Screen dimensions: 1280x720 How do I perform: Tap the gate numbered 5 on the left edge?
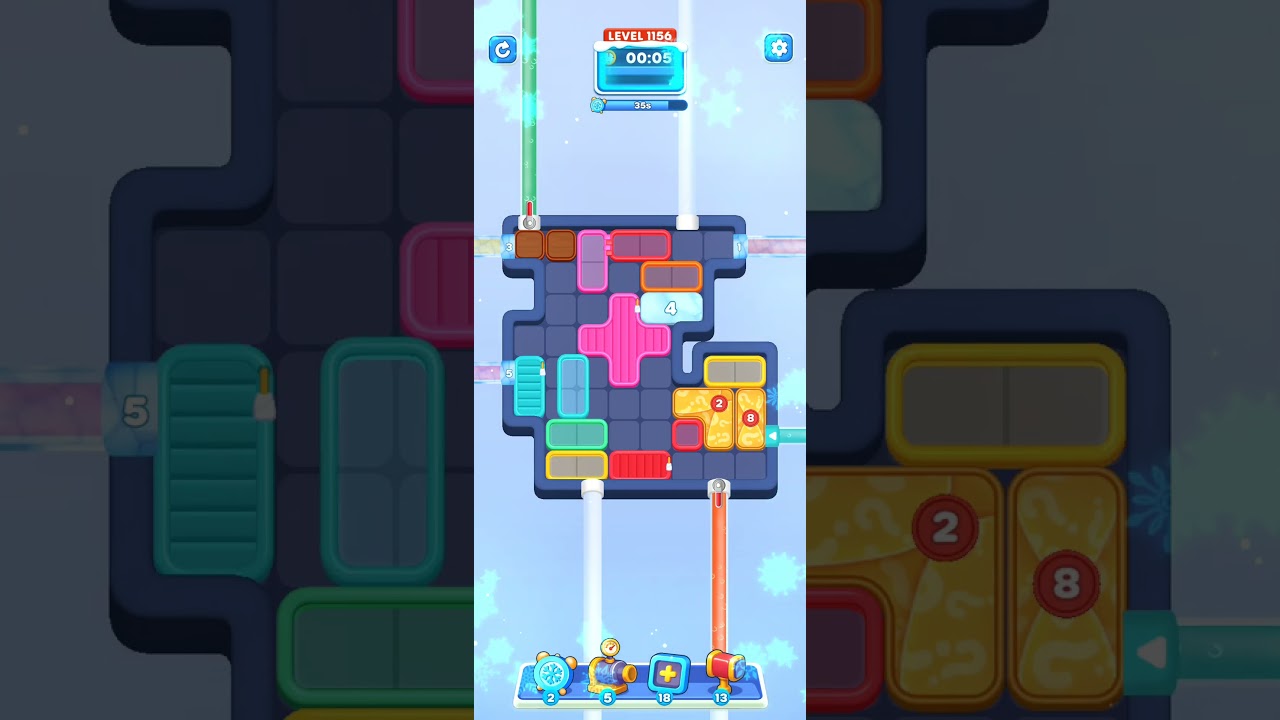pos(508,374)
